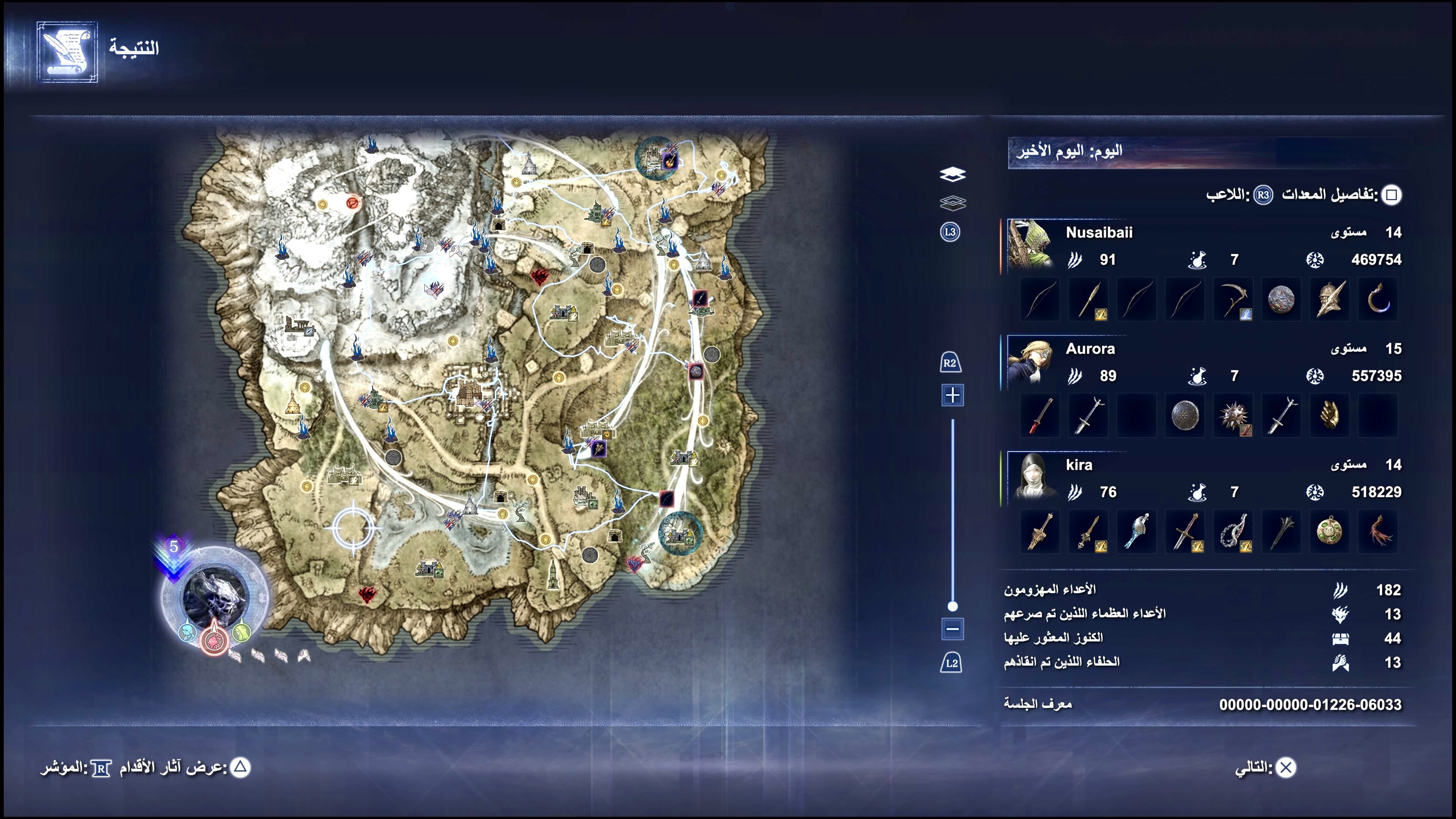Pick kira's player portrait
1456x819 pixels.
point(1030,477)
